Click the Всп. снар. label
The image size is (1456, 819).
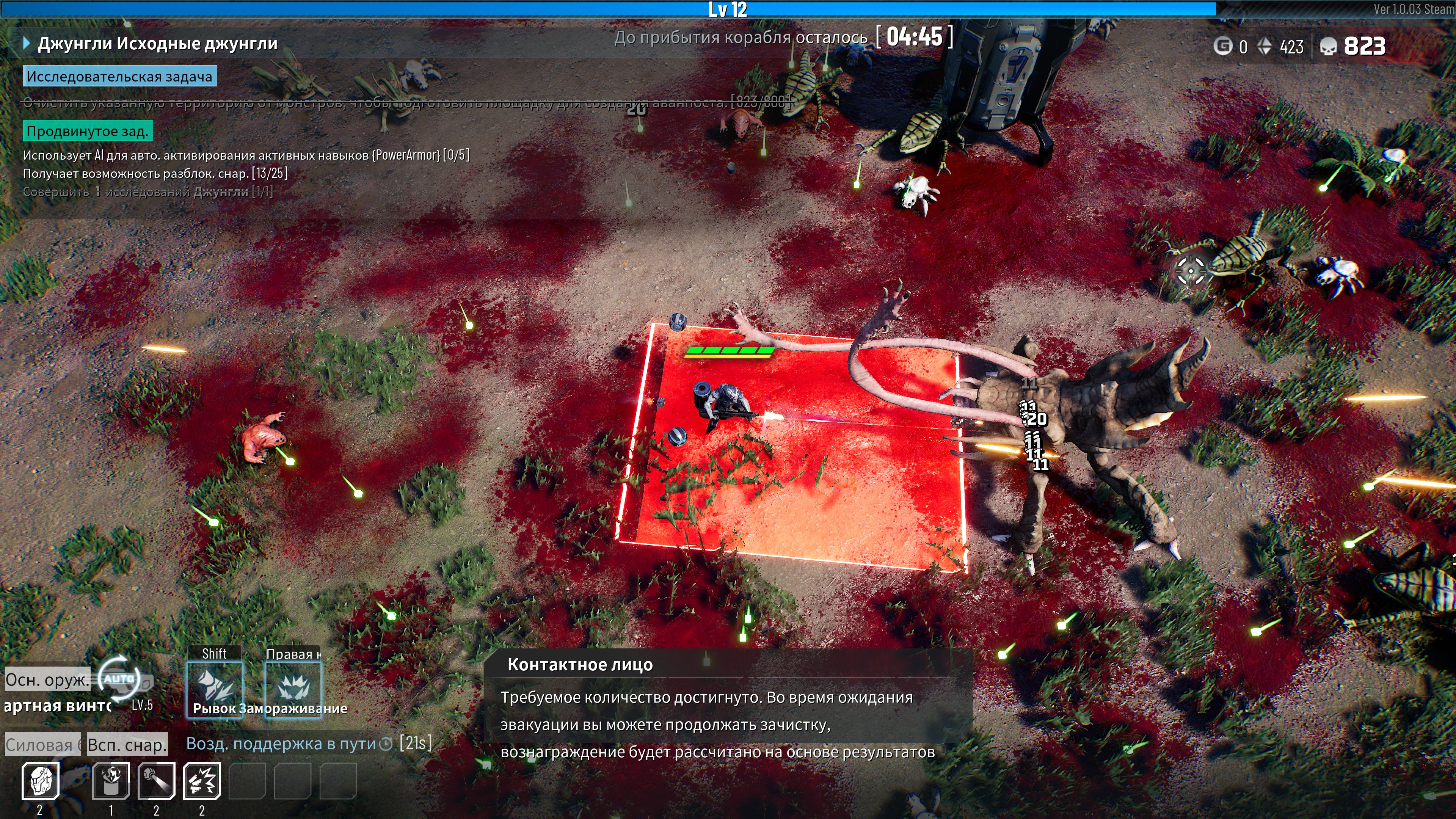click(127, 745)
